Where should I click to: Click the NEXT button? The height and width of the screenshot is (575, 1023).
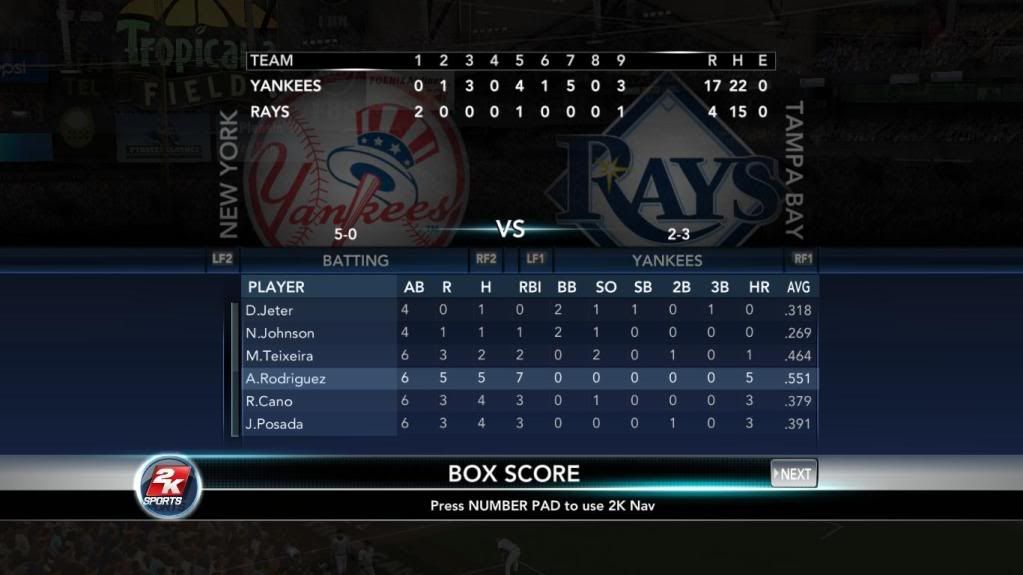[x=794, y=474]
